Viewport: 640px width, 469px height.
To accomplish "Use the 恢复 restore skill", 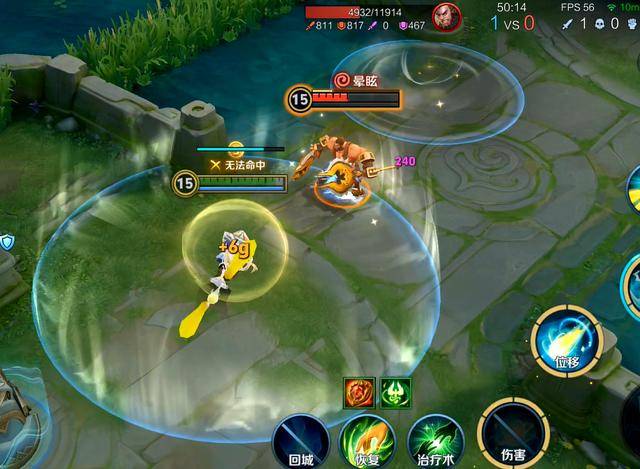I will tap(367, 439).
